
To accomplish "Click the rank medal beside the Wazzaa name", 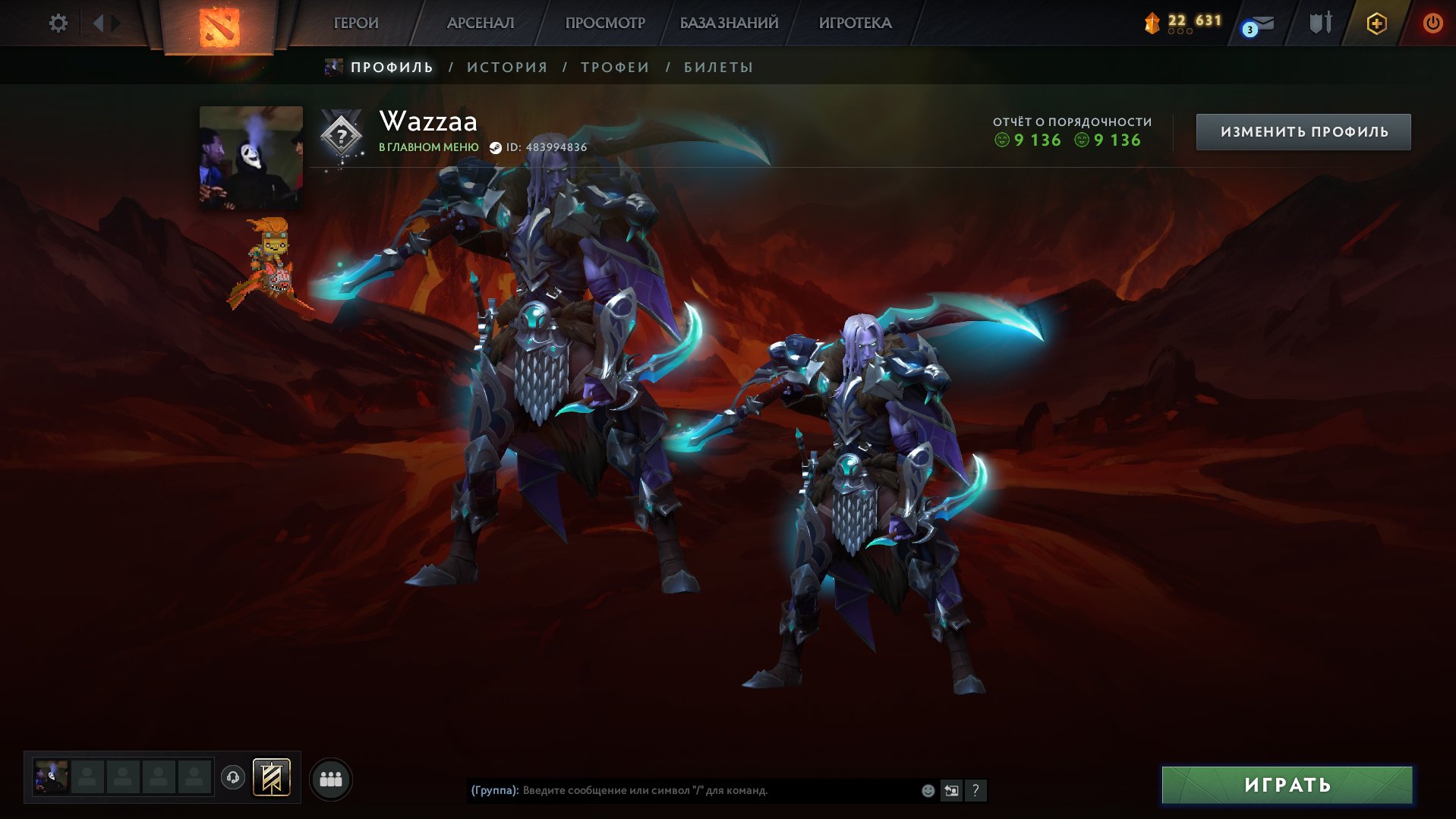I will (341, 135).
